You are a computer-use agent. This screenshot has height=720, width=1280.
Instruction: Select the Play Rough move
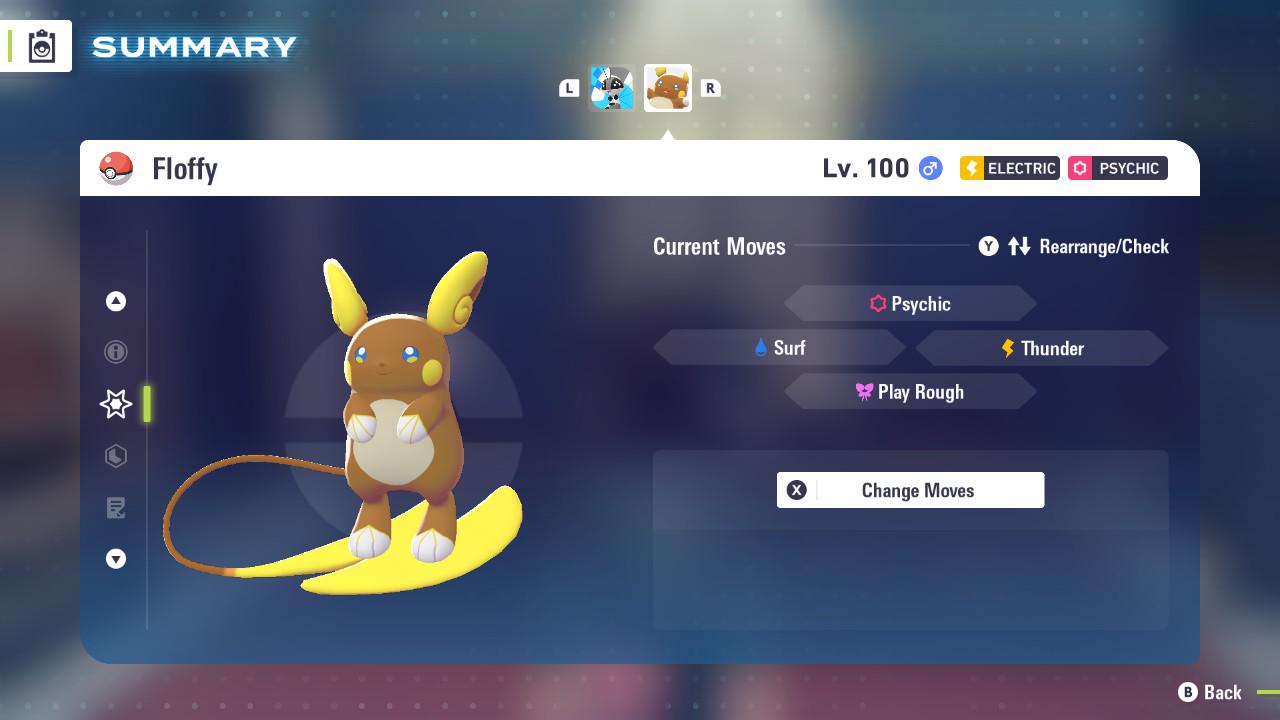click(x=910, y=391)
